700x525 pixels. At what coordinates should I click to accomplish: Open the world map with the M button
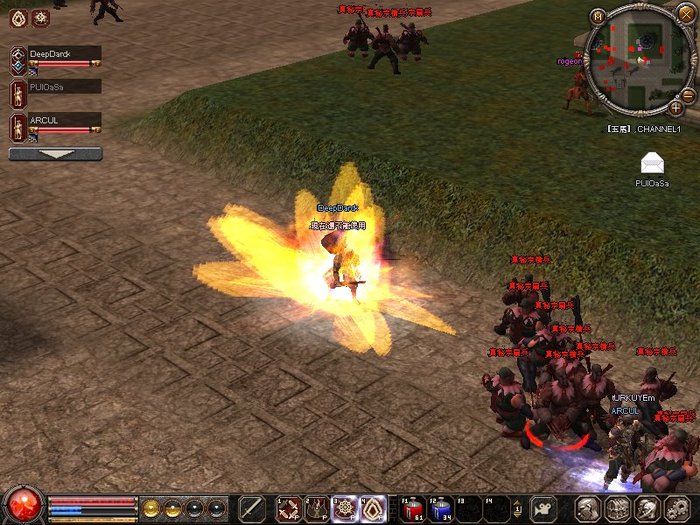598,16
